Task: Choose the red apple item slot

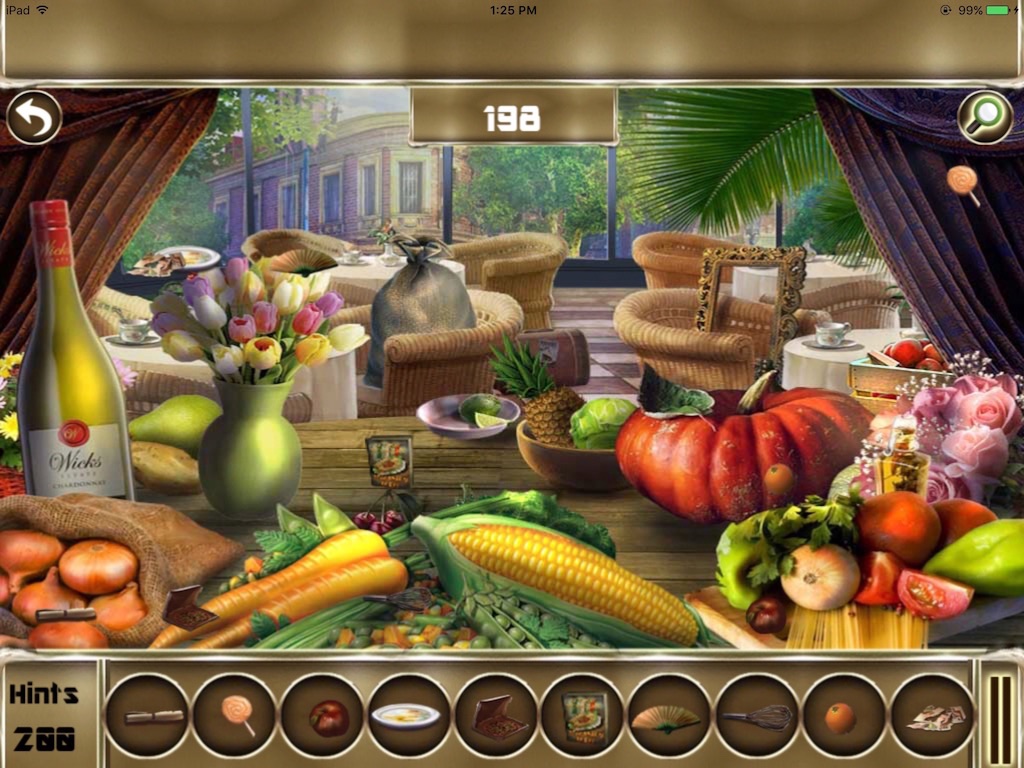Action: pos(322,715)
